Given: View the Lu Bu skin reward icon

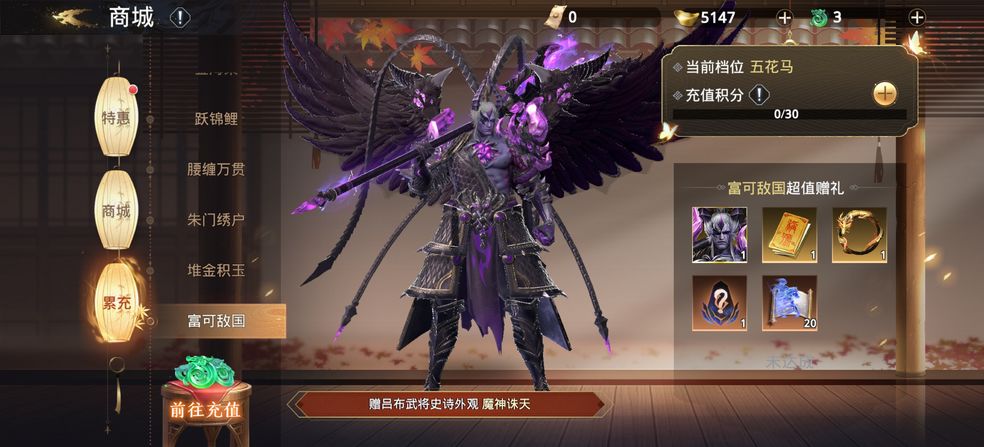Looking at the screenshot, I should [719, 235].
